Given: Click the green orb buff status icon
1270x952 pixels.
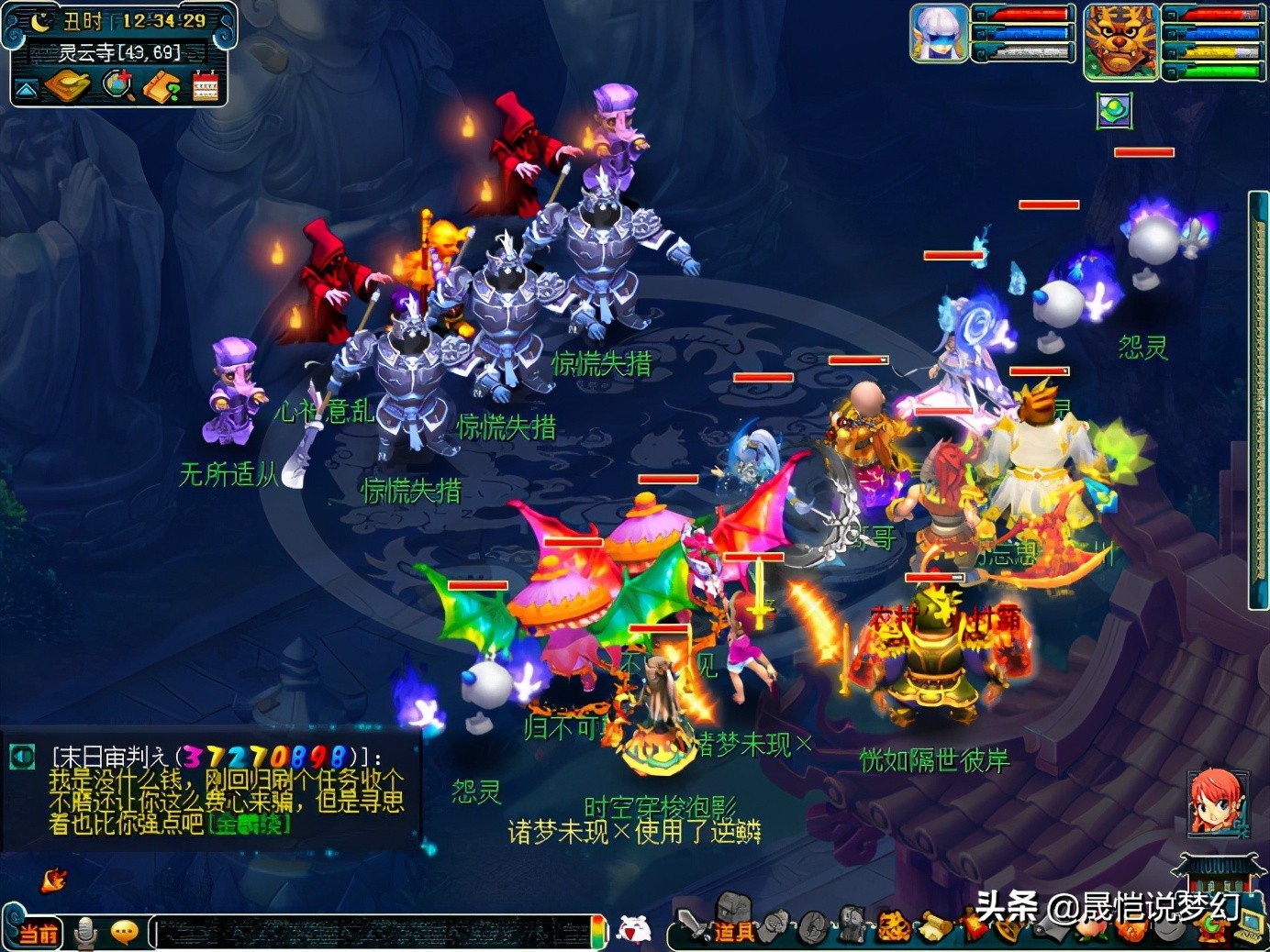Looking at the screenshot, I should 1114,111.
